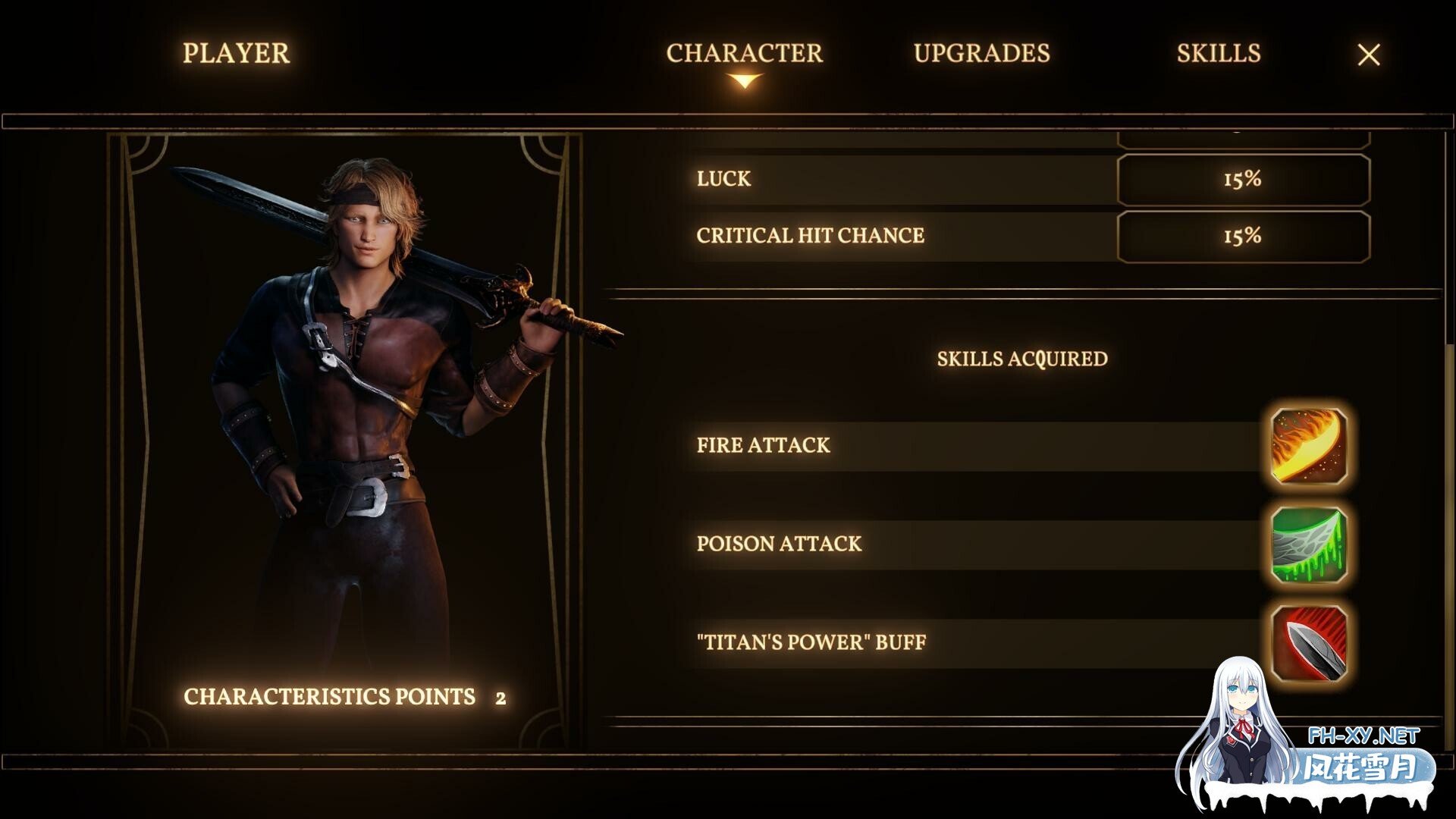Click the Titan's Power buff icon

[x=1308, y=642]
